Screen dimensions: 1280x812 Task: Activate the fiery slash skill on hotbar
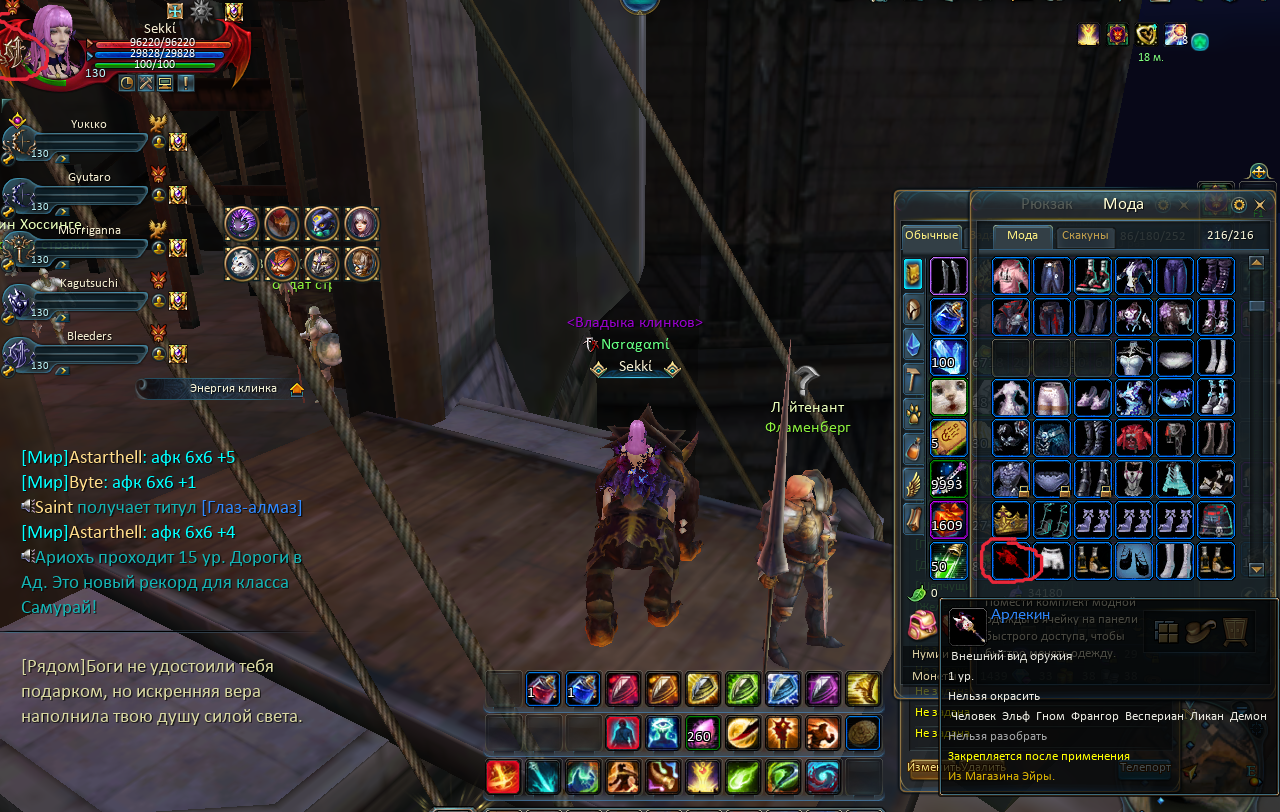pos(502,777)
